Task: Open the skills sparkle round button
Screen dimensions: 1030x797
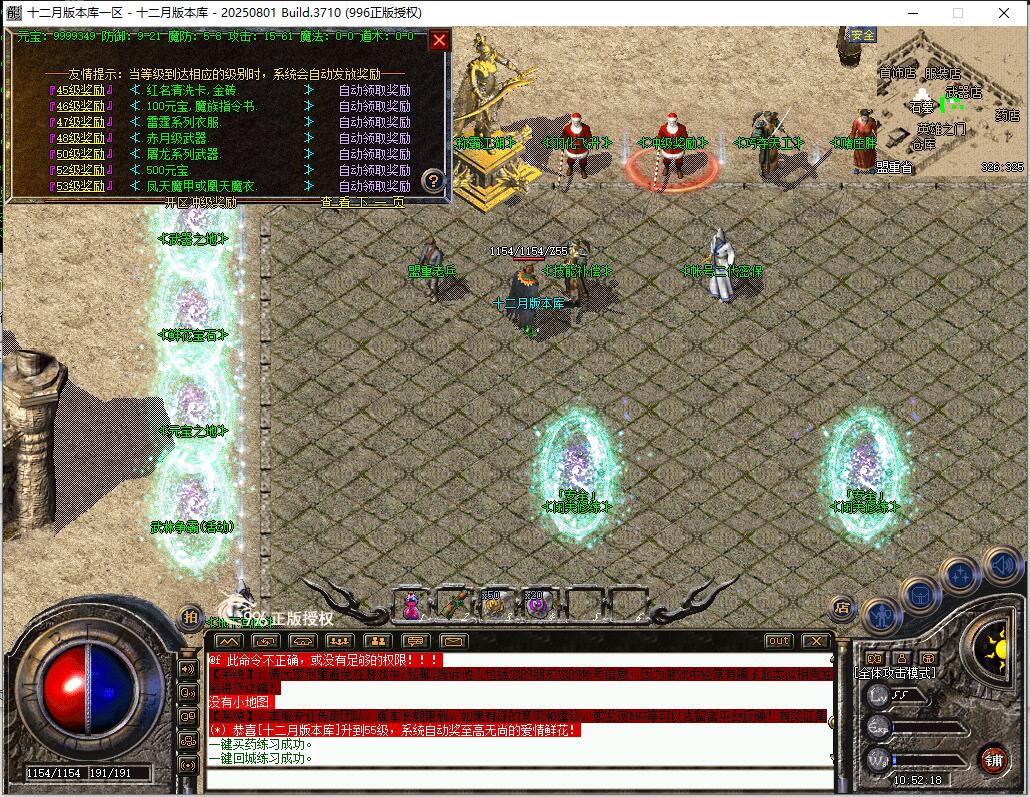Action: 960,575
